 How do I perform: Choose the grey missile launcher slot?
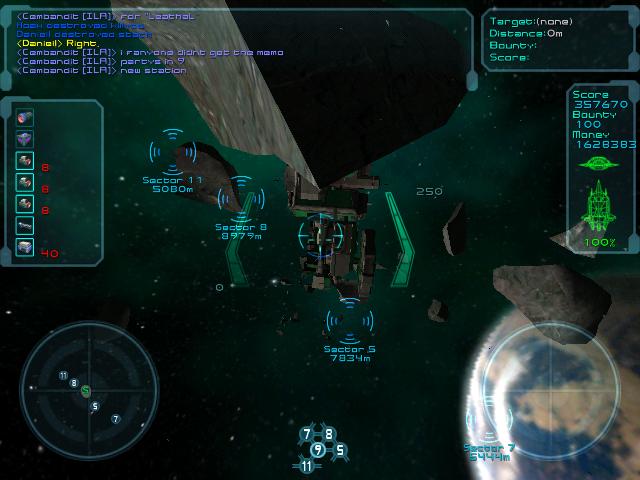click(26, 226)
